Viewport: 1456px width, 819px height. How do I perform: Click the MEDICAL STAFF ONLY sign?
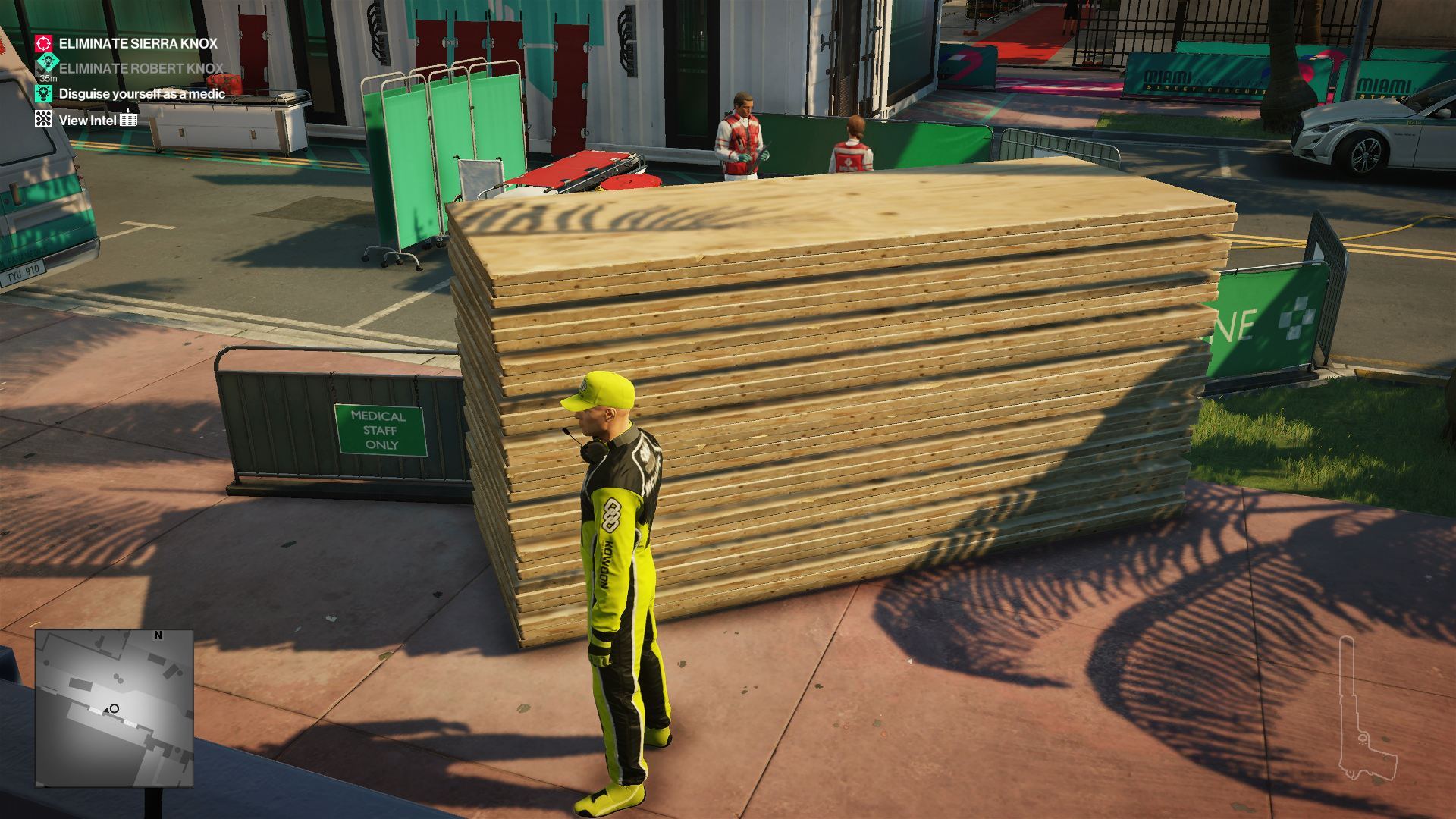tap(378, 431)
